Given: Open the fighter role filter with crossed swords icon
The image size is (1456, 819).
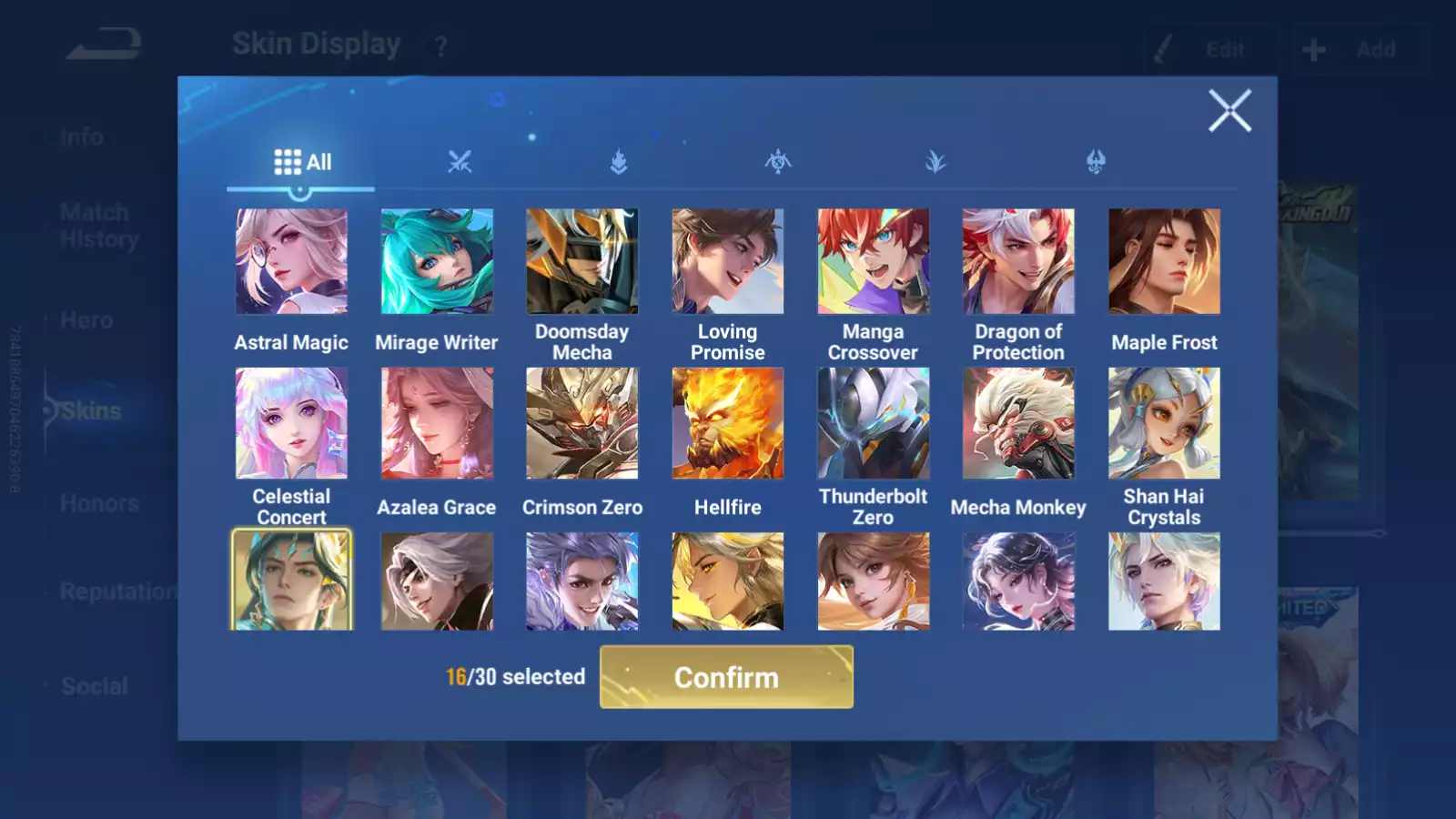Looking at the screenshot, I should (x=460, y=161).
